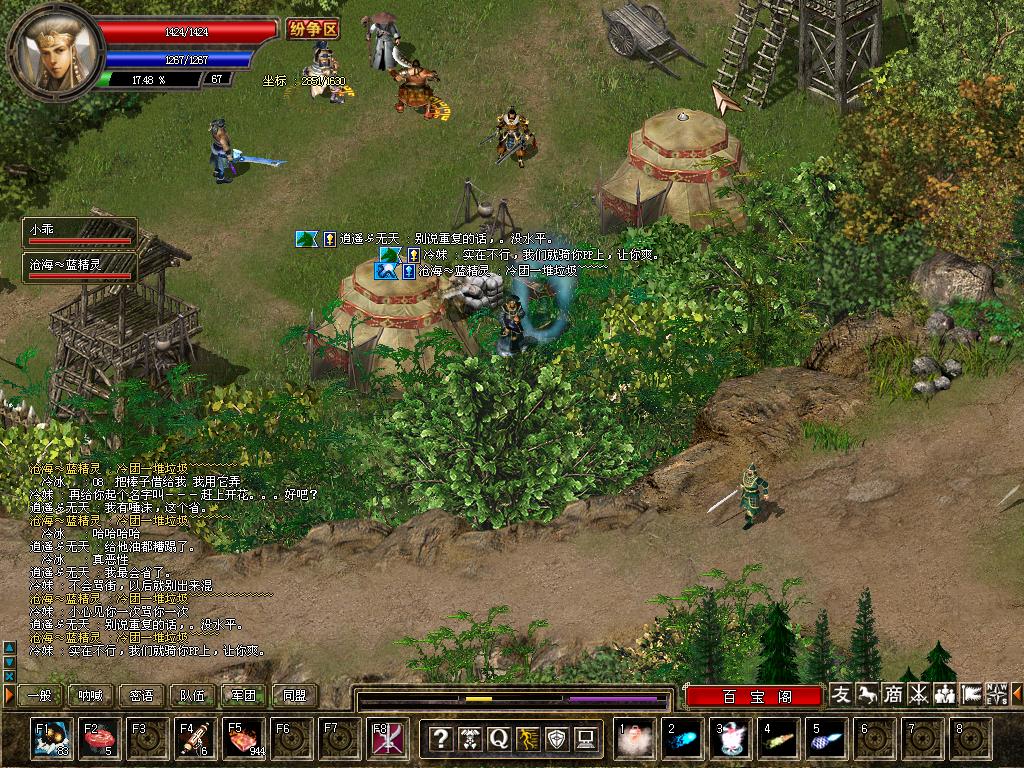Select the 同盟 alliance chat channel
The width and height of the screenshot is (1024, 768).
(295, 695)
